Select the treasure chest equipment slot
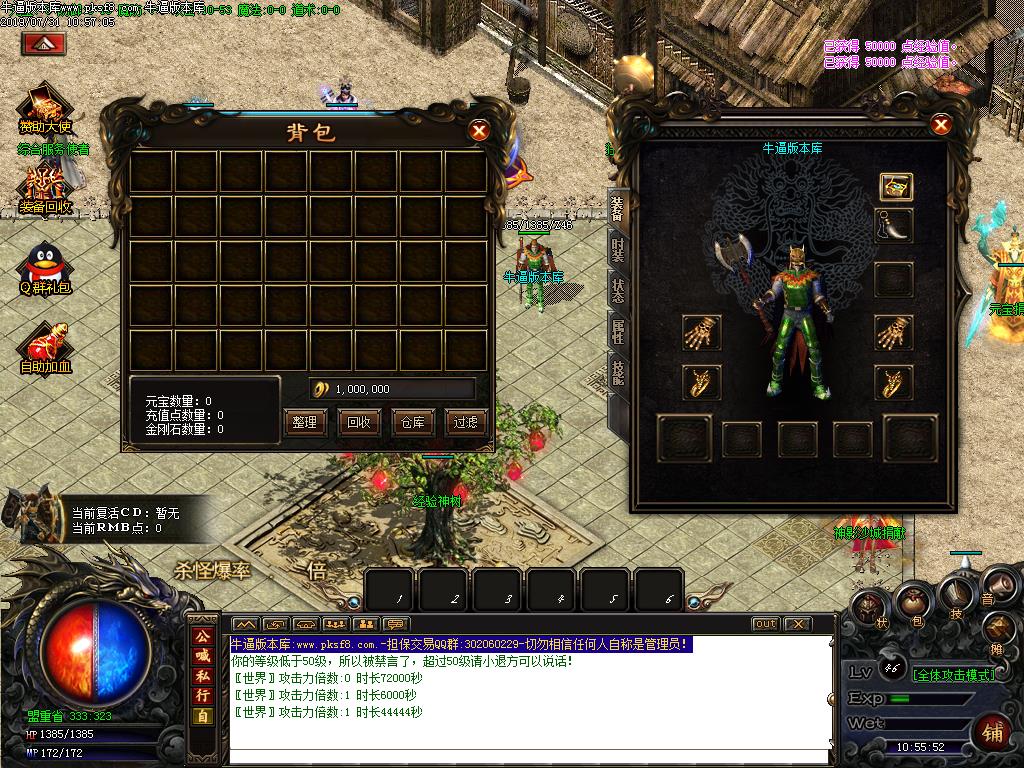The width and height of the screenshot is (1024, 768). (894, 186)
